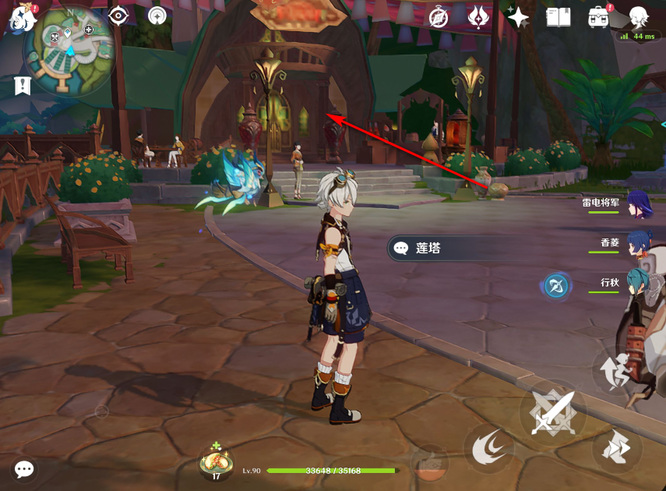This screenshot has width=666, height=491.
Task: Open the character profile head icon
Action: point(640,16)
